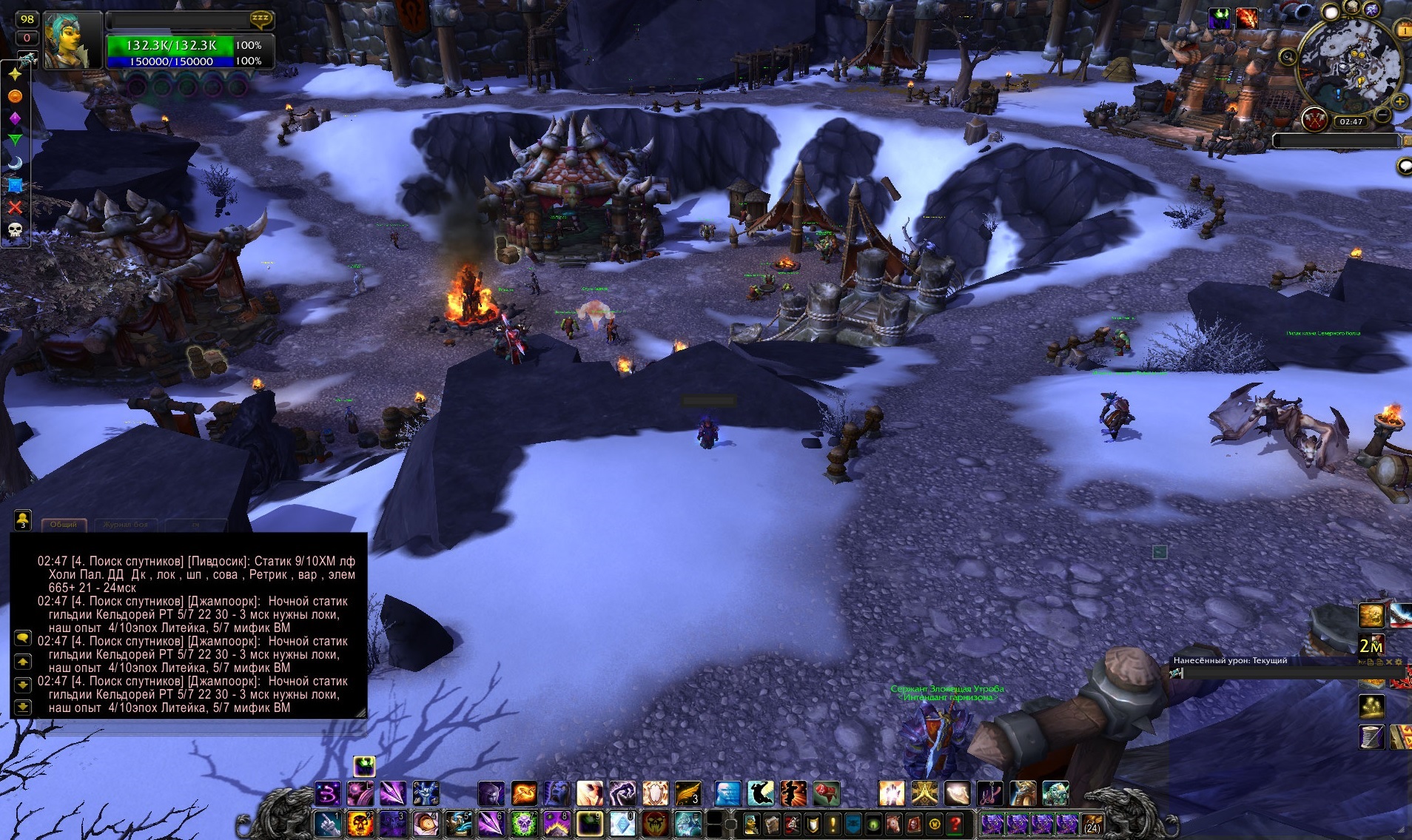Select the white skull raid marker
Viewport: 1412px width, 840px height.
tap(15, 231)
